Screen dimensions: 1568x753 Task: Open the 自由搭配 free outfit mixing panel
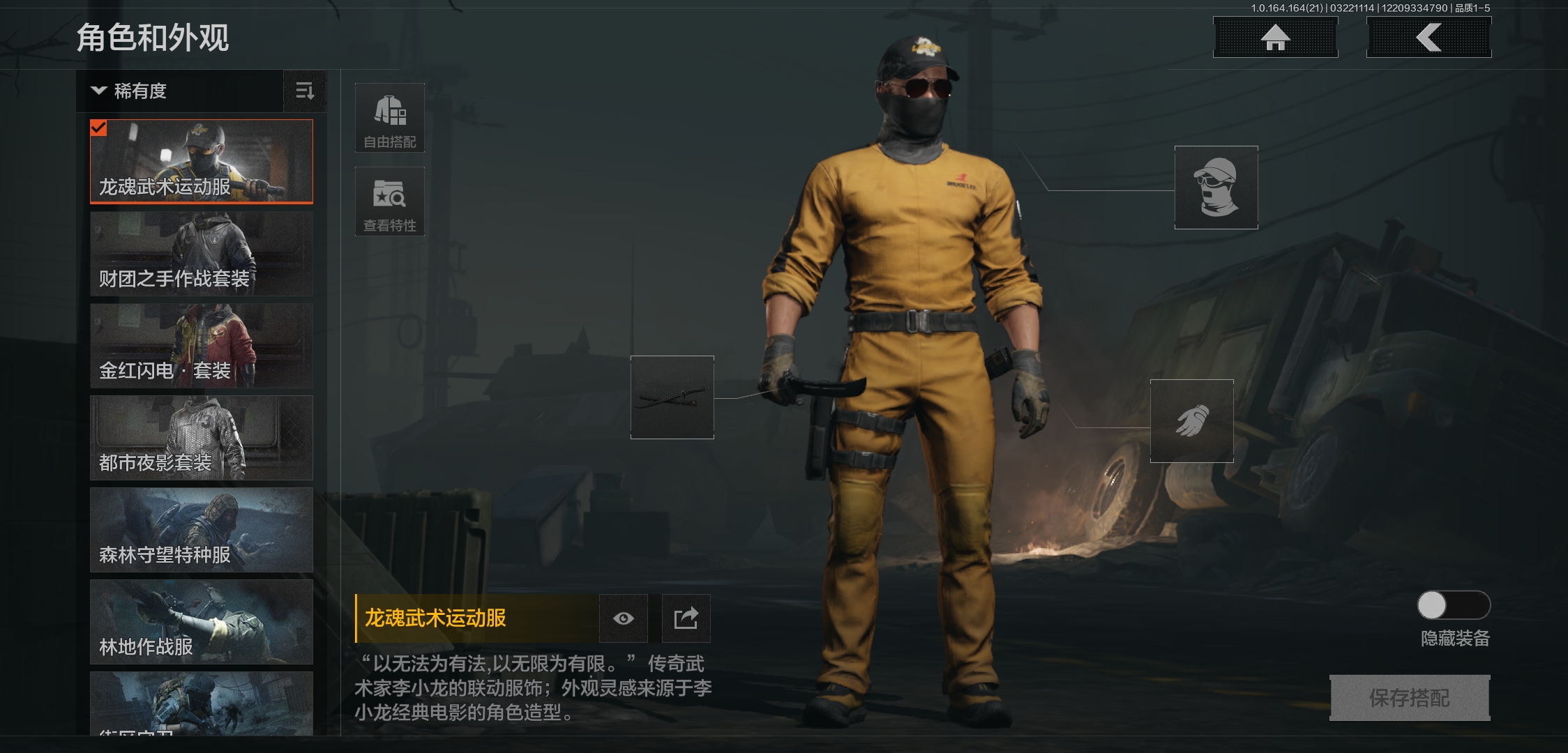pyautogui.click(x=390, y=116)
